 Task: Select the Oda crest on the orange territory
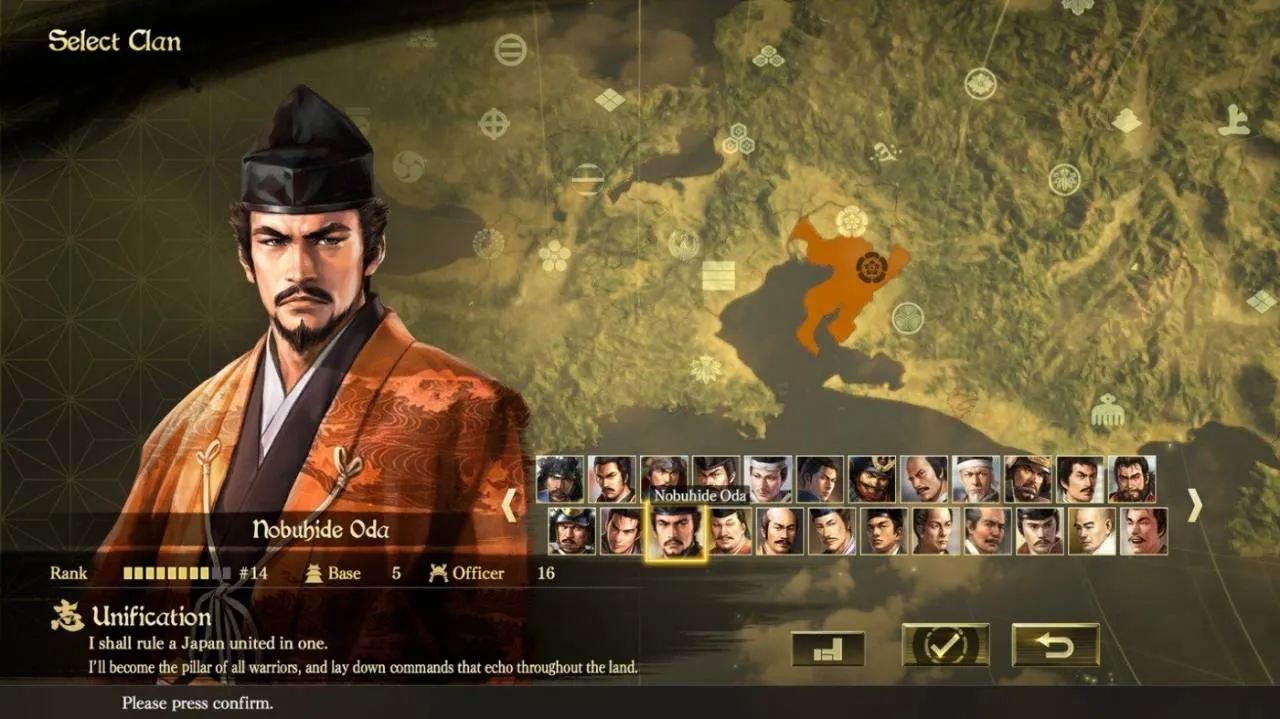[872, 267]
